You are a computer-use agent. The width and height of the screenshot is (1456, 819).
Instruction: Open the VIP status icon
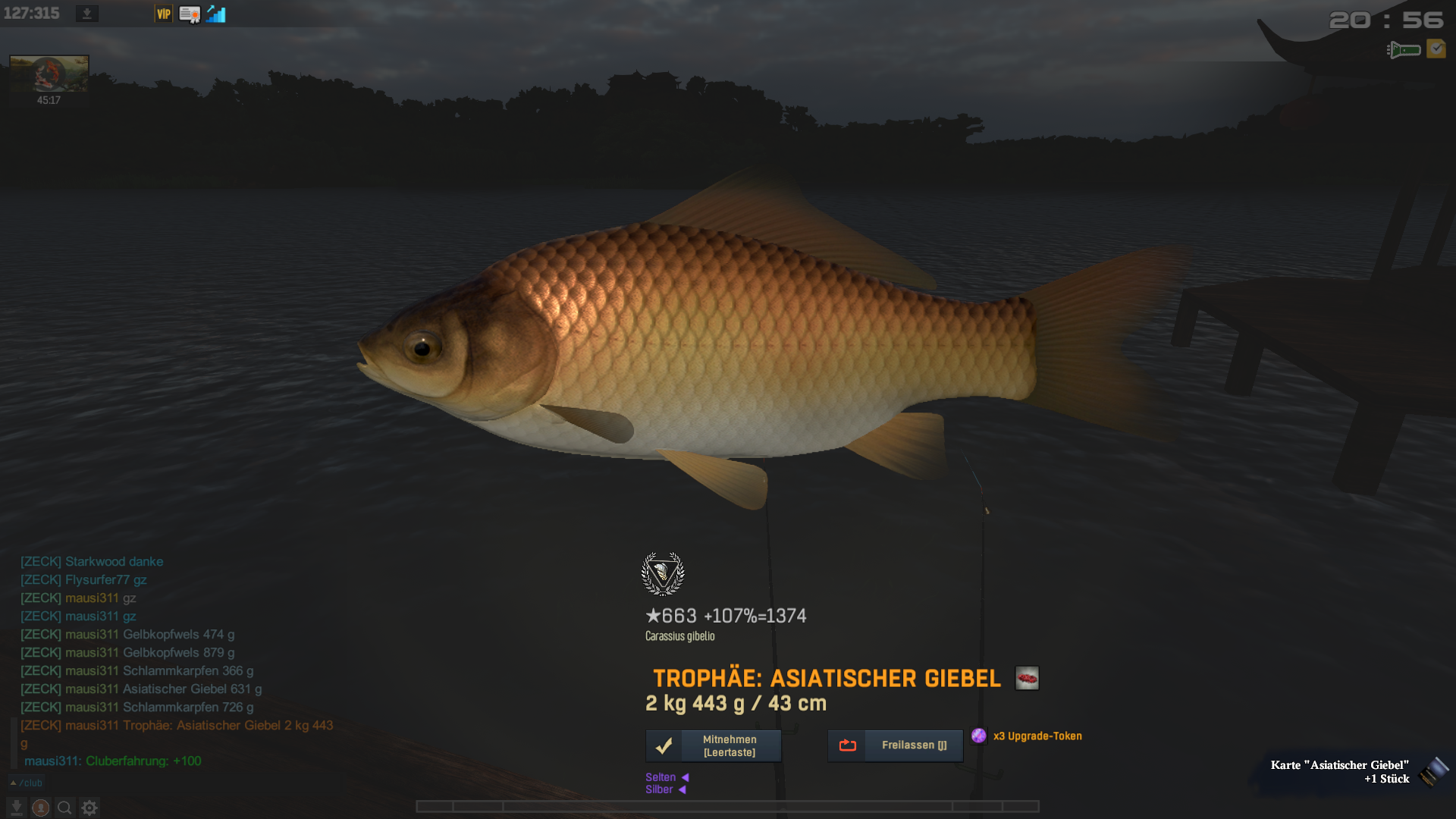163,14
